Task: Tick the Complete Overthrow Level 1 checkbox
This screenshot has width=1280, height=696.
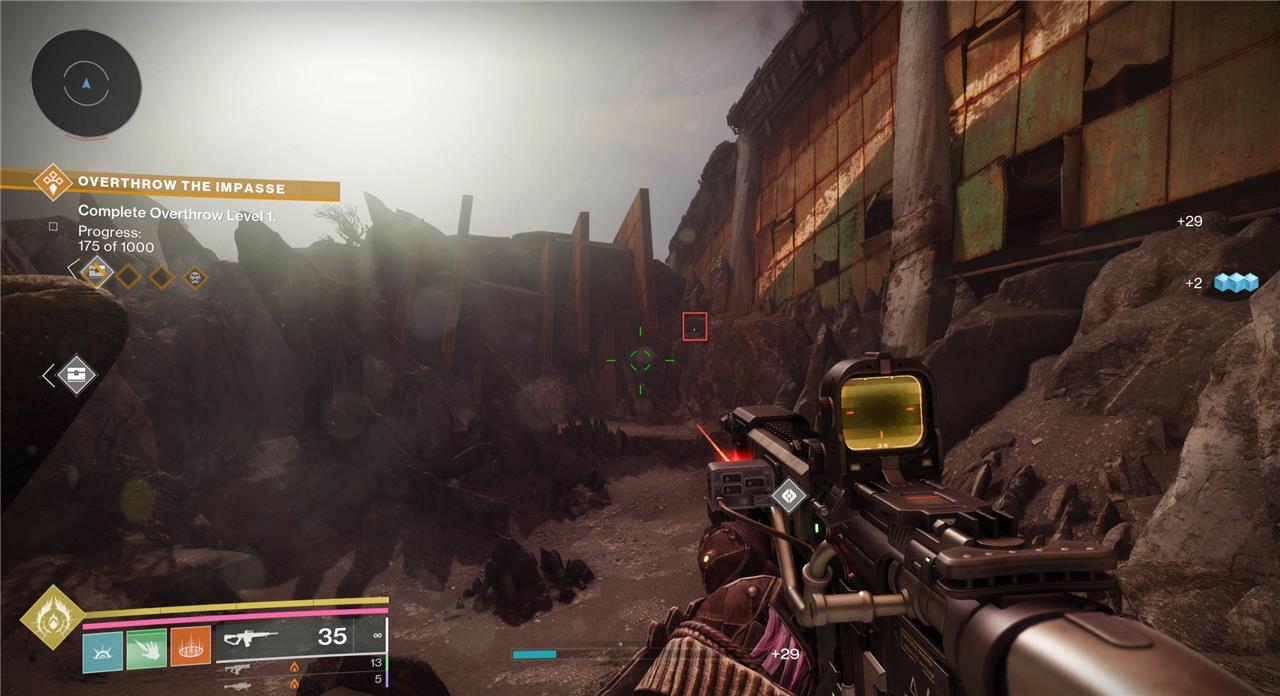Action: click(53, 226)
